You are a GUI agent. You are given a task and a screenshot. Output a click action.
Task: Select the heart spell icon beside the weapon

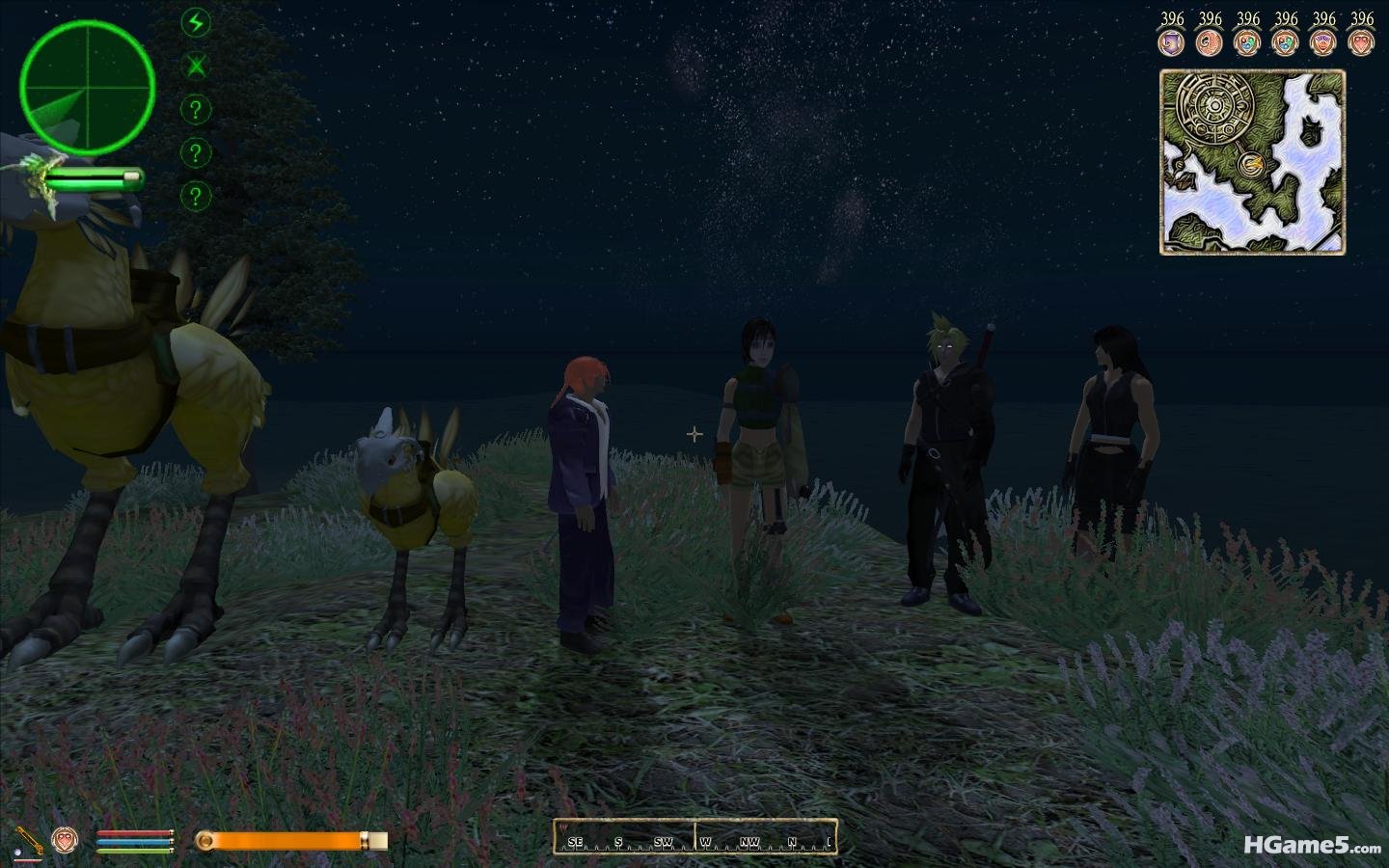pyautogui.click(x=65, y=840)
